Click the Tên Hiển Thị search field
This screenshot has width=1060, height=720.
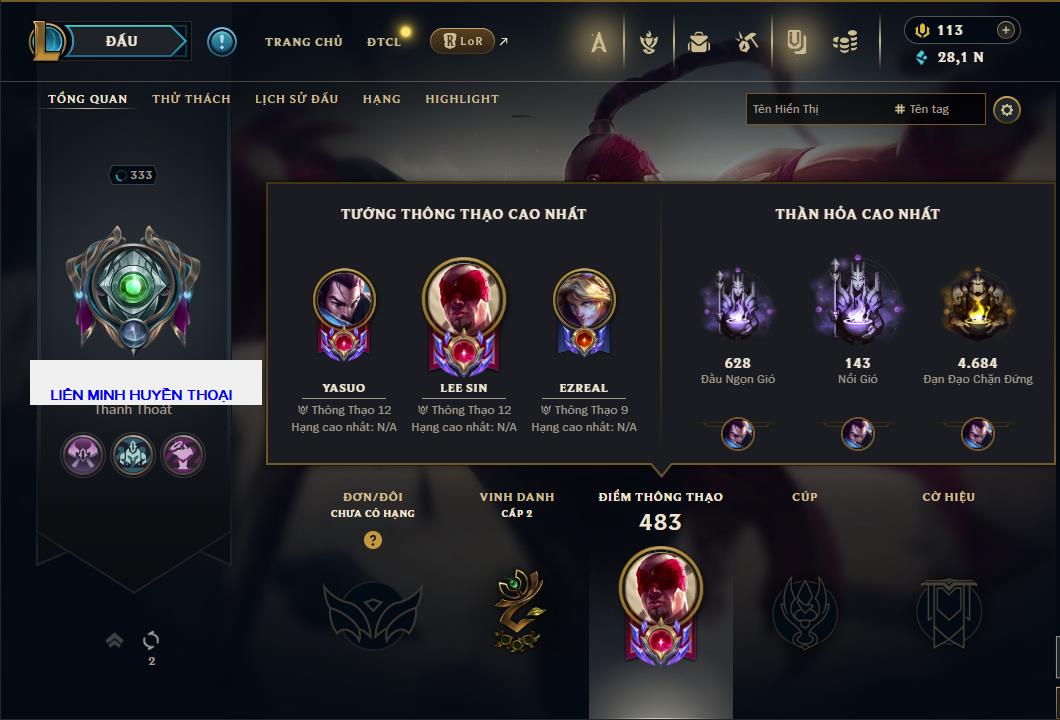(815, 109)
